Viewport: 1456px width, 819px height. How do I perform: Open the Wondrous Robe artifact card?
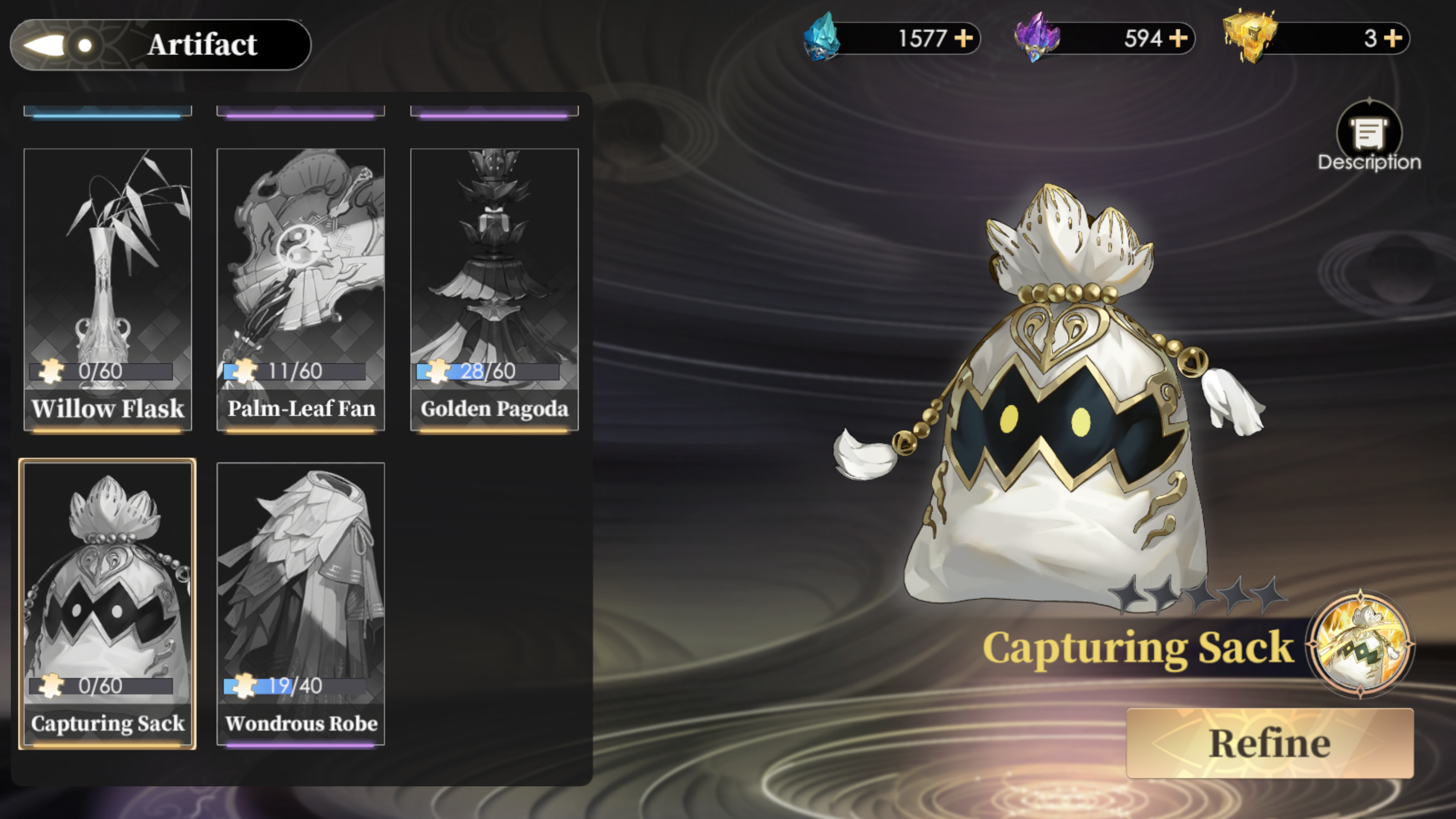[301, 604]
